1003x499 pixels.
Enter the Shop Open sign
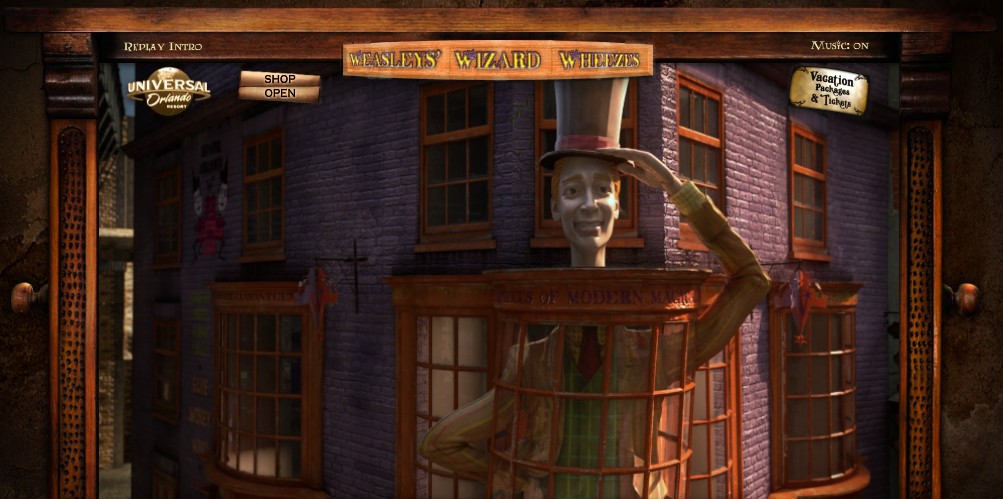click(x=280, y=86)
